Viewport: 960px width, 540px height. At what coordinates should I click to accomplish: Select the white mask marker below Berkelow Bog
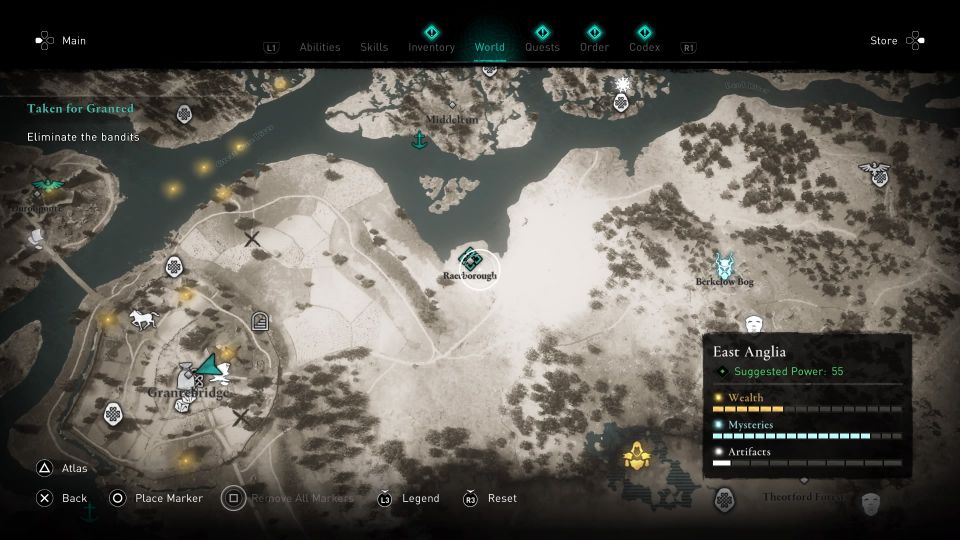[754, 324]
